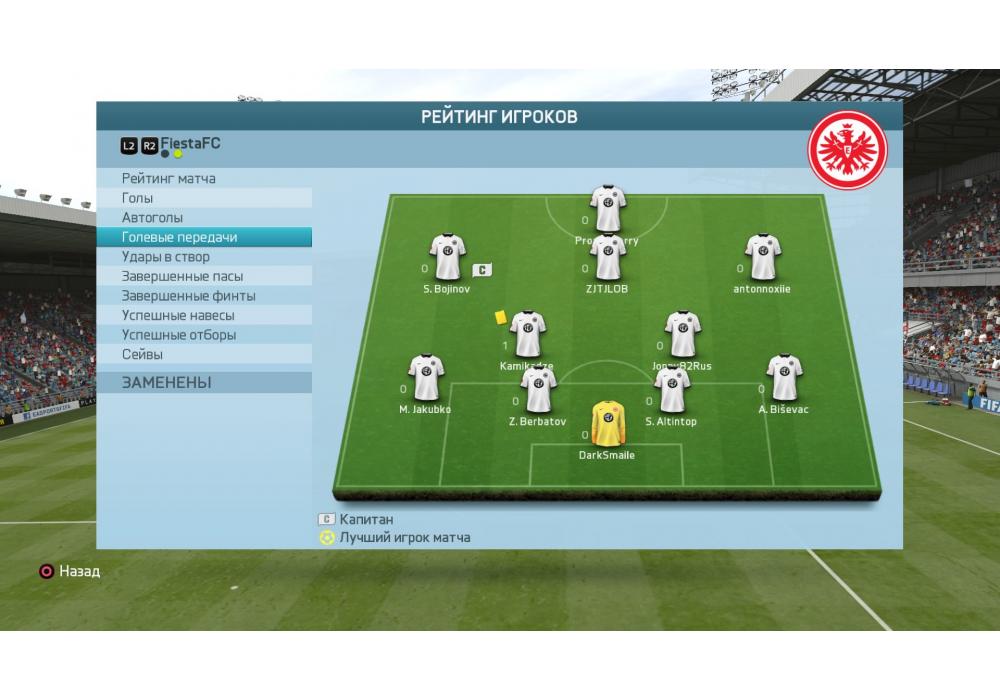Select defender Z. Berbatov's shirt

click(x=538, y=390)
